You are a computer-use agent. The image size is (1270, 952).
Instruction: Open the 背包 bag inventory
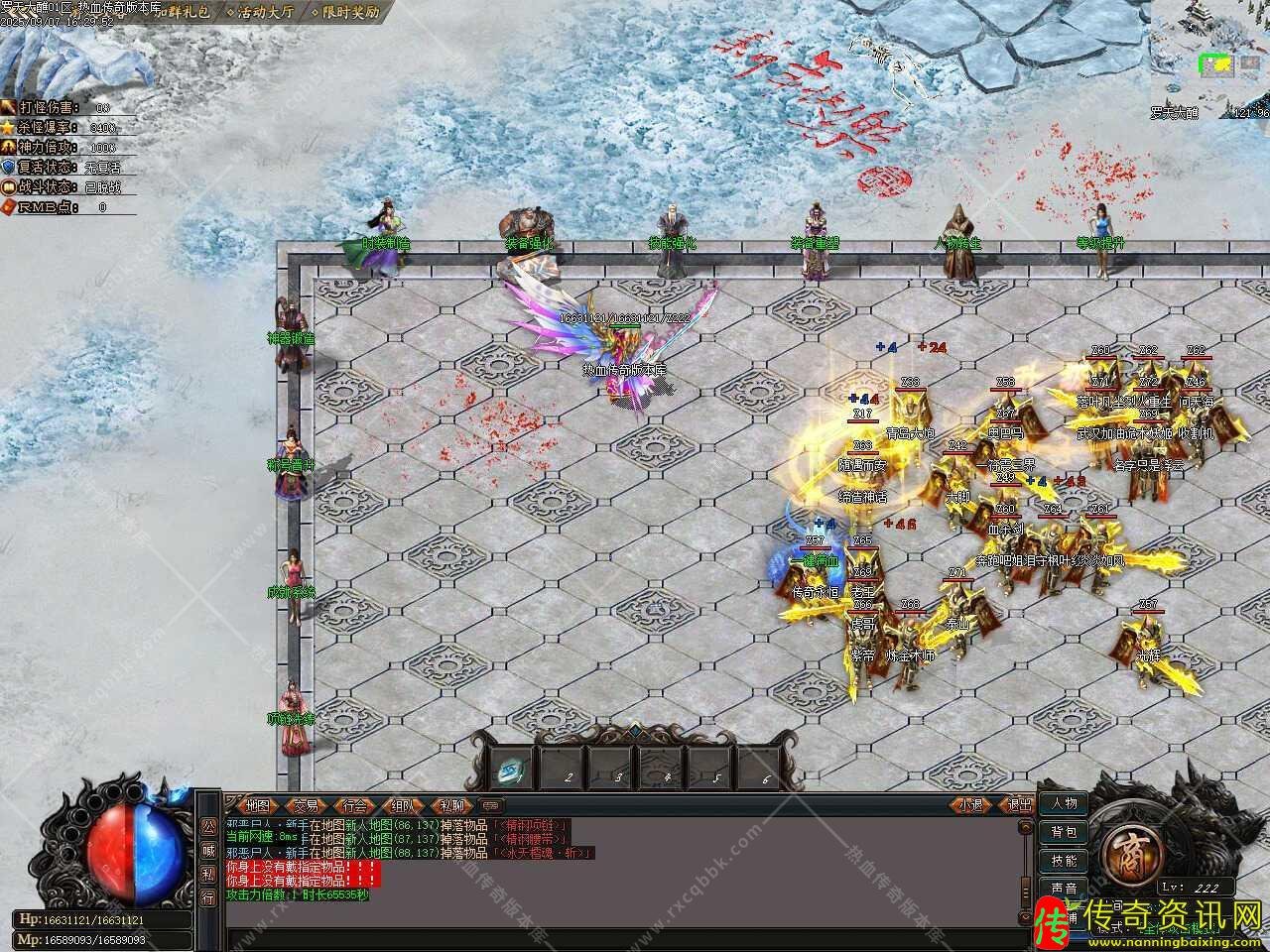[1063, 832]
